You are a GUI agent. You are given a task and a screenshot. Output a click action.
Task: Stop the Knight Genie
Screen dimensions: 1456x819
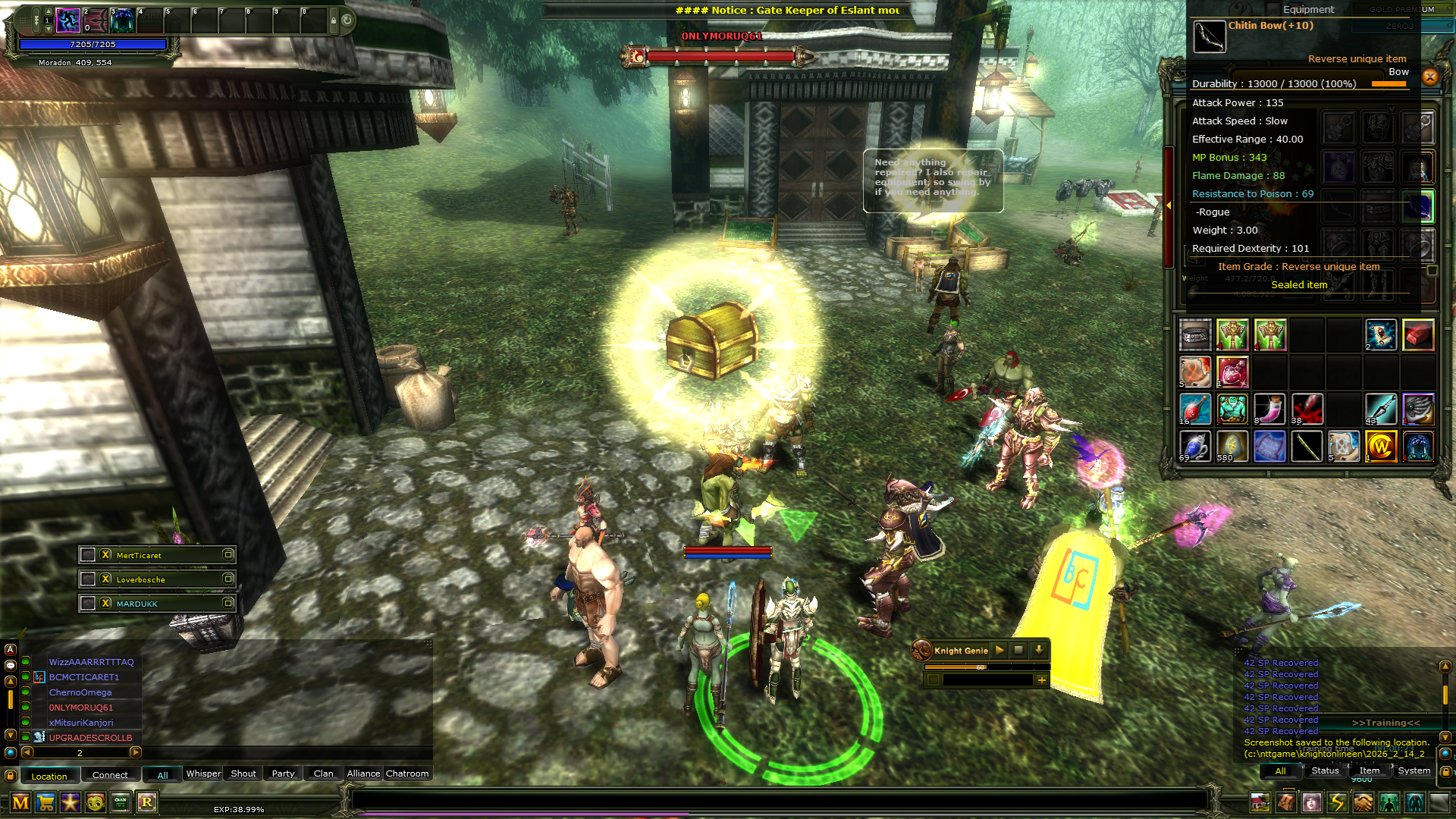pyautogui.click(x=1019, y=650)
